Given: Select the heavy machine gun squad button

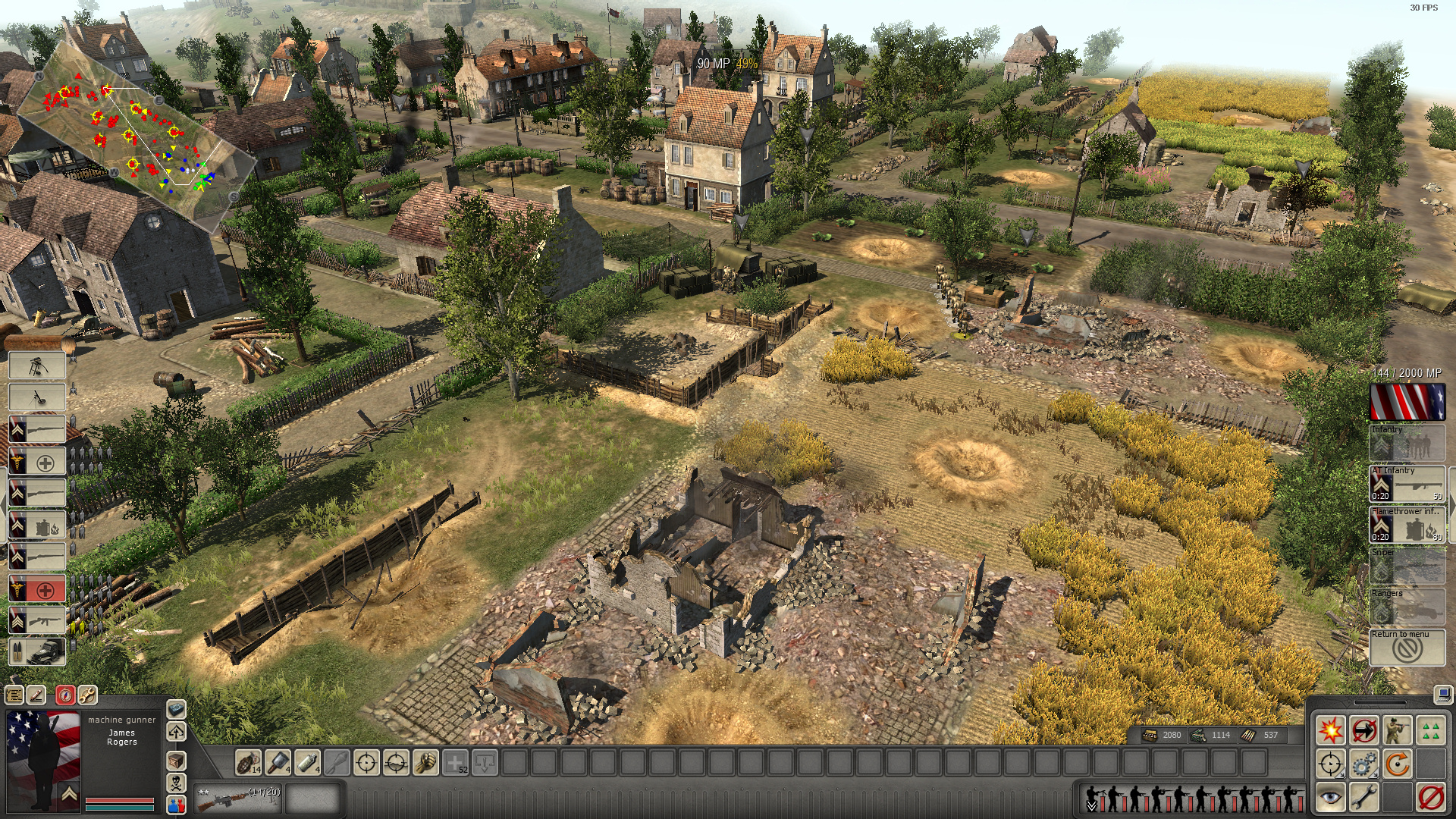Looking at the screenshot, I should 37,366.
